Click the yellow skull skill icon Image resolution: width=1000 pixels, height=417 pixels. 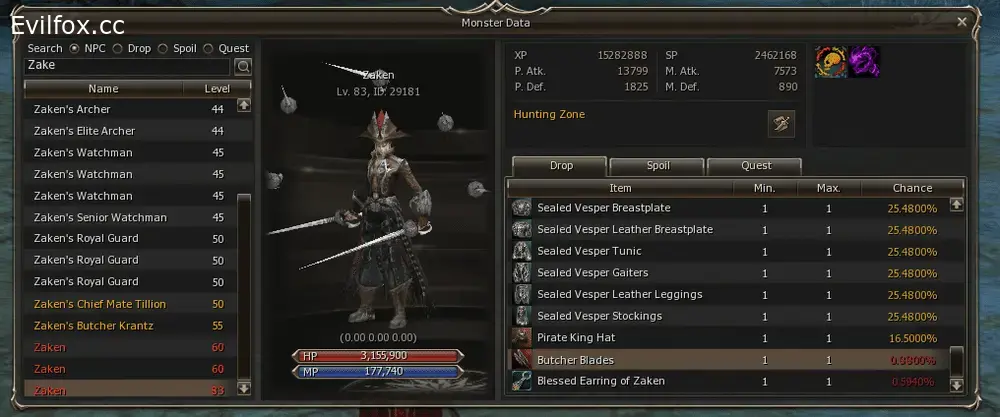pyautogui.click(x=831, y=62)
